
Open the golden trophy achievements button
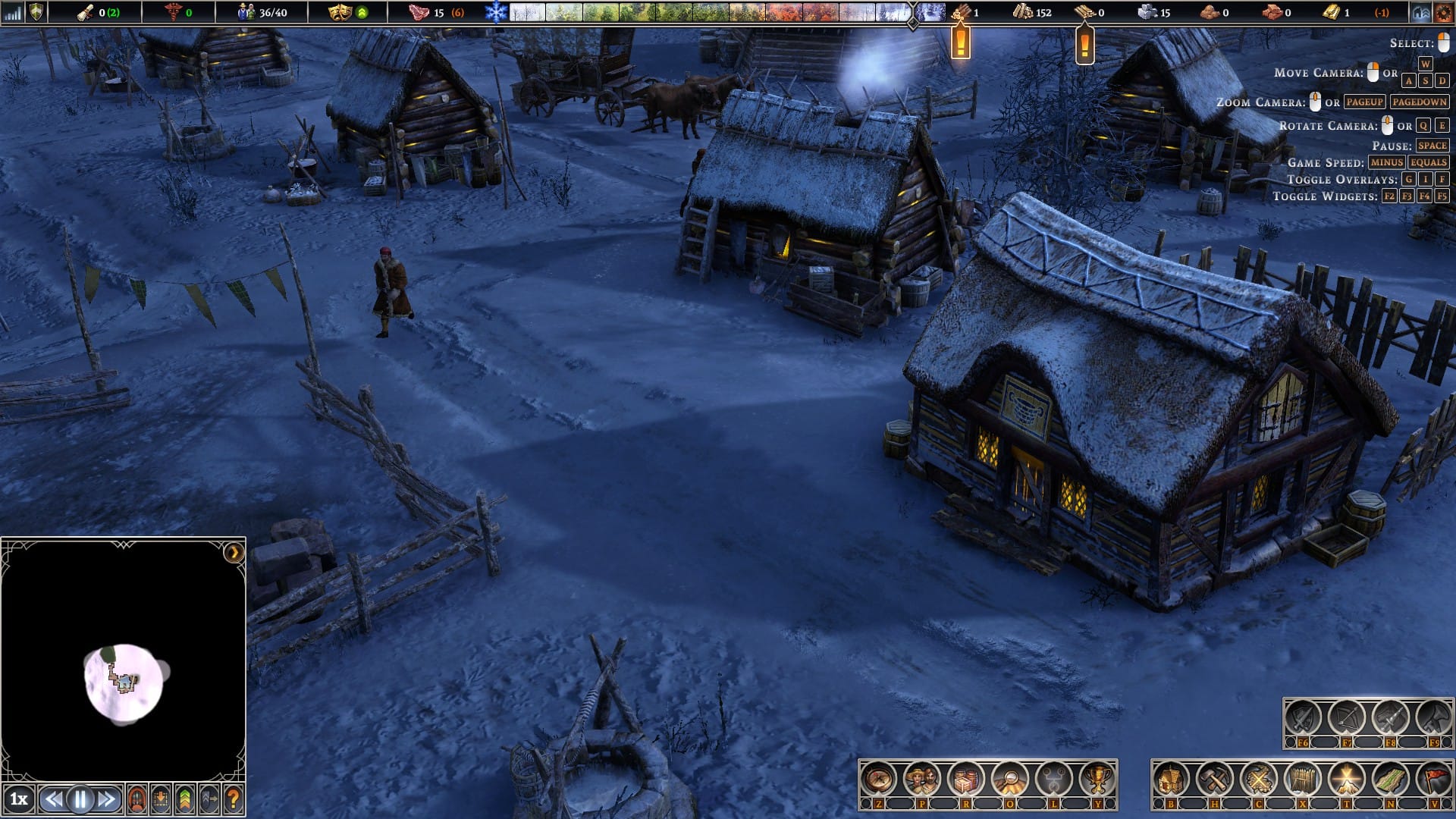pos(1097,779)
